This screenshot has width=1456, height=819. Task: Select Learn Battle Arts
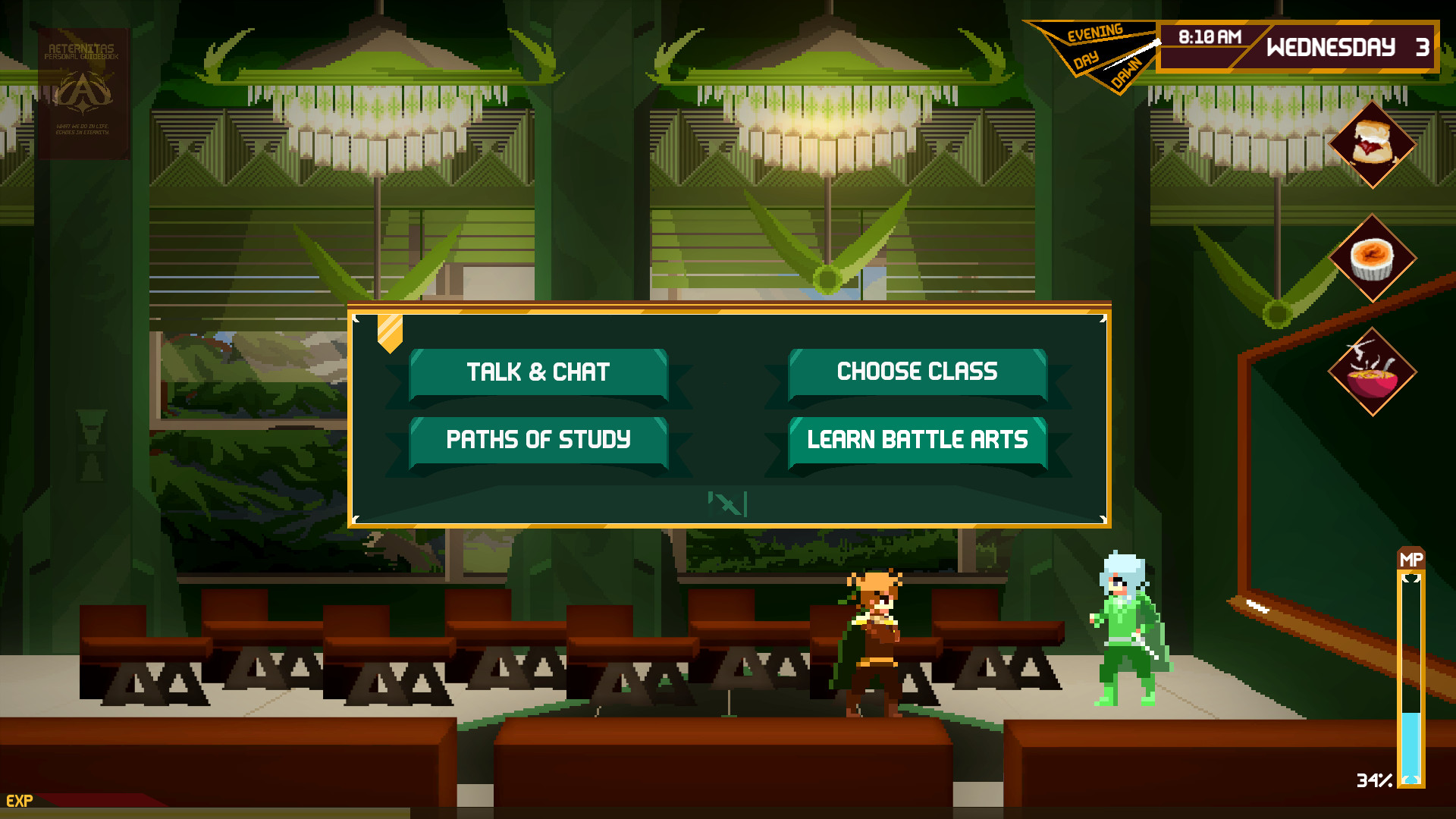click(918, 440)
